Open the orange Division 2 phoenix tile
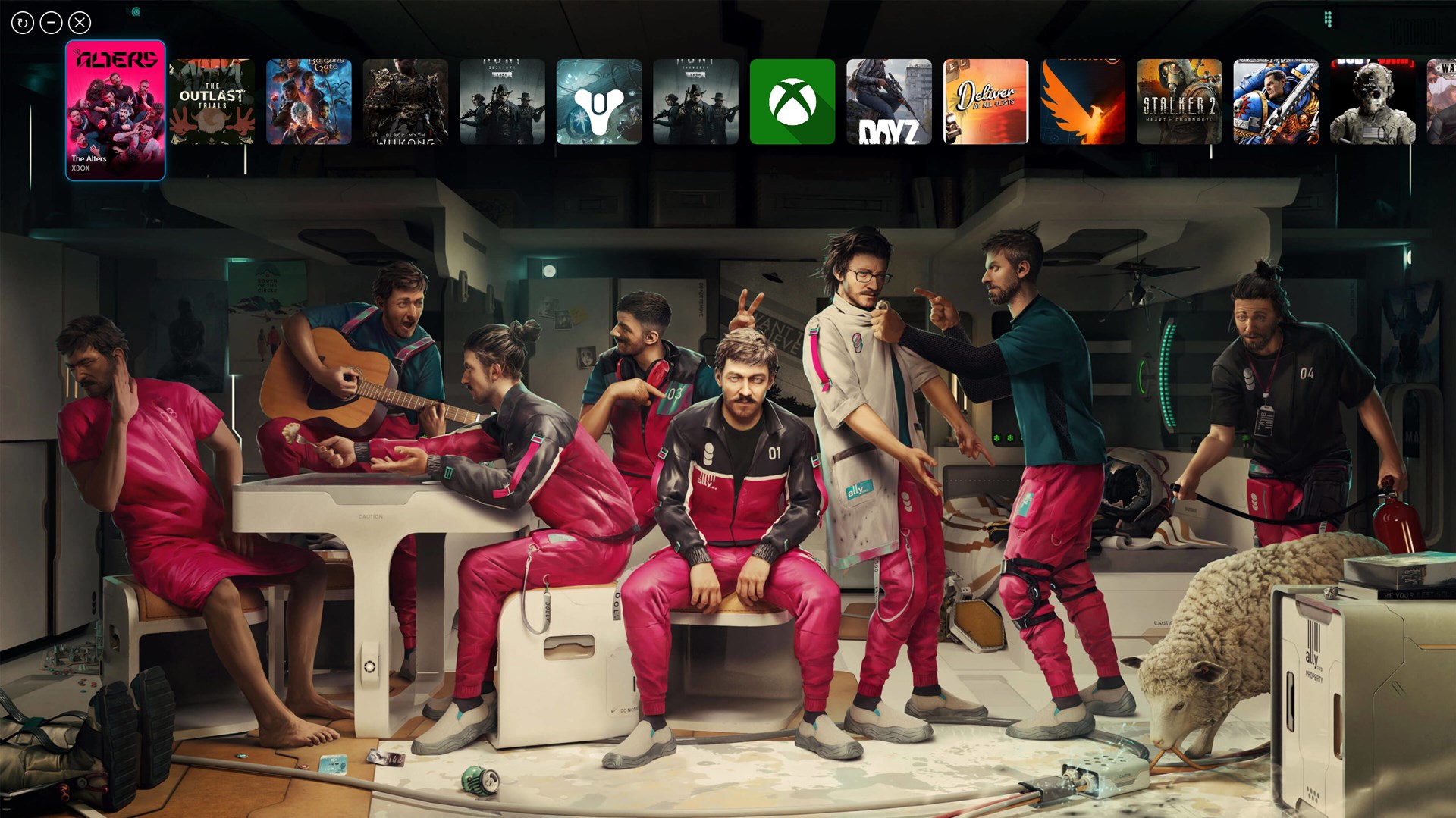 (1083, 101)
